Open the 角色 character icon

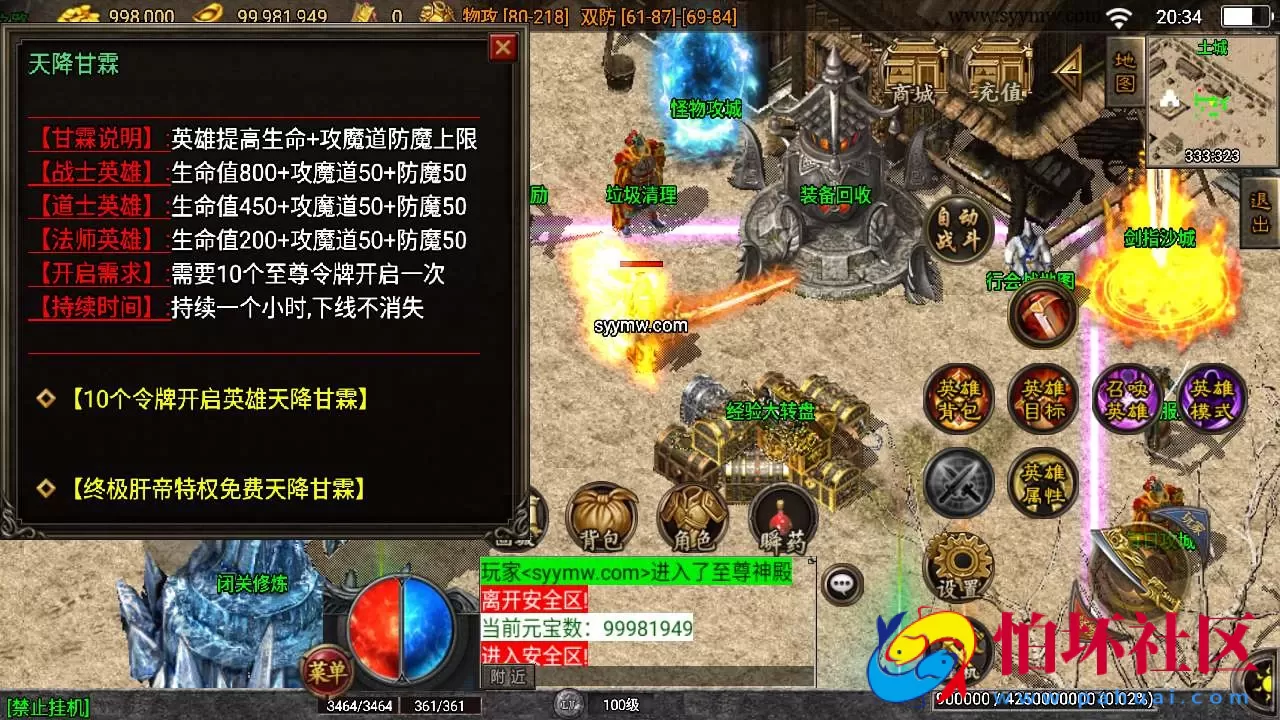coord(693,516)
